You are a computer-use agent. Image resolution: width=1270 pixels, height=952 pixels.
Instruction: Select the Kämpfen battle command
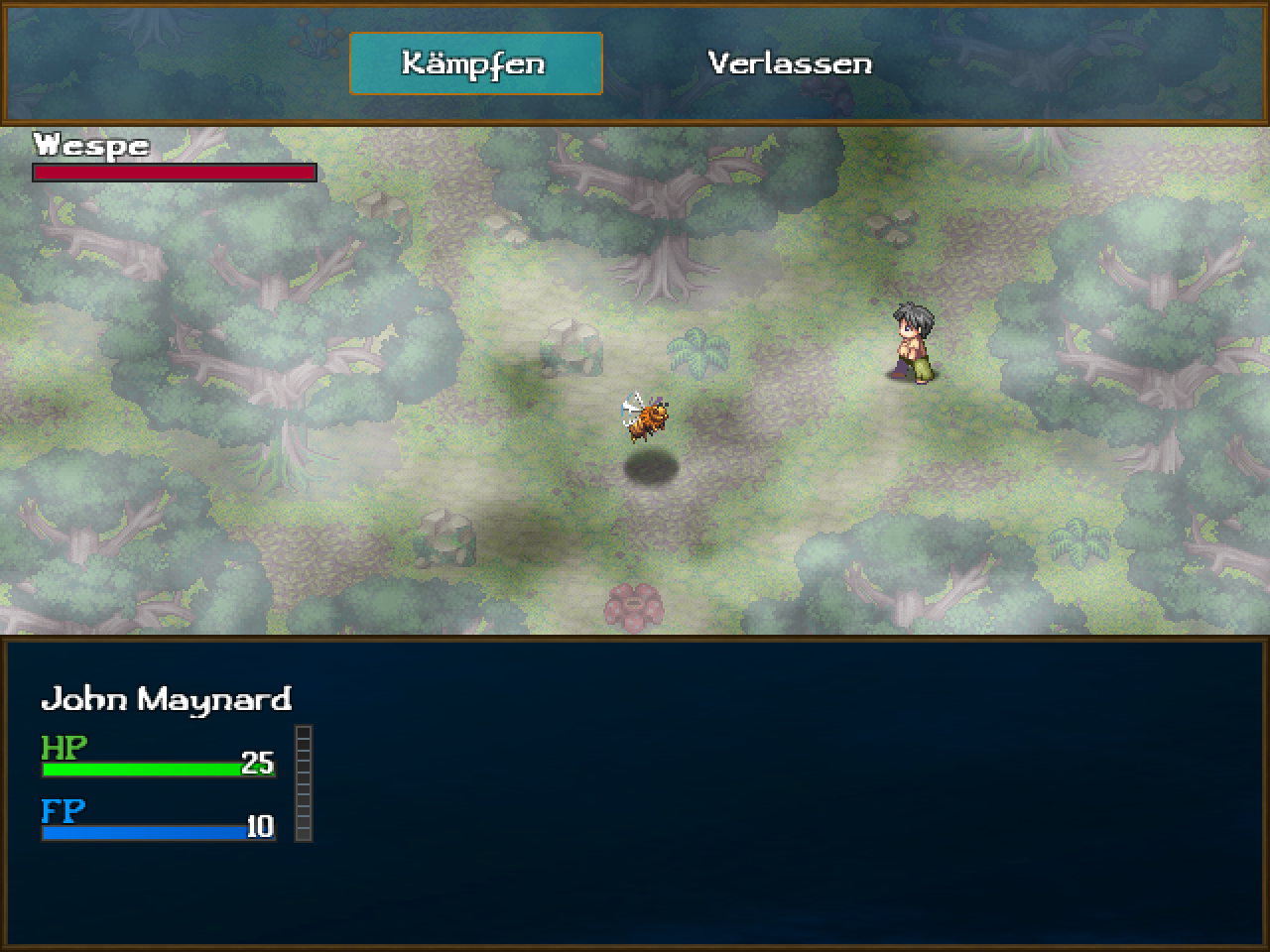pos(474,63)
